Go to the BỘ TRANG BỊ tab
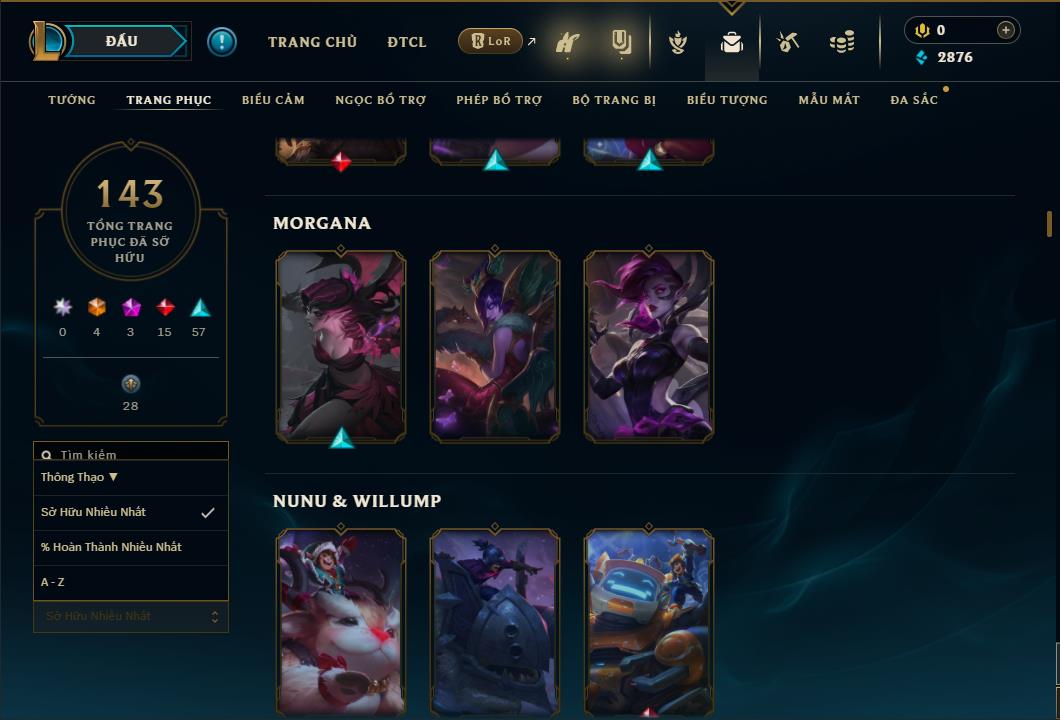This screenshot has width=1060, height=720. 614,100
